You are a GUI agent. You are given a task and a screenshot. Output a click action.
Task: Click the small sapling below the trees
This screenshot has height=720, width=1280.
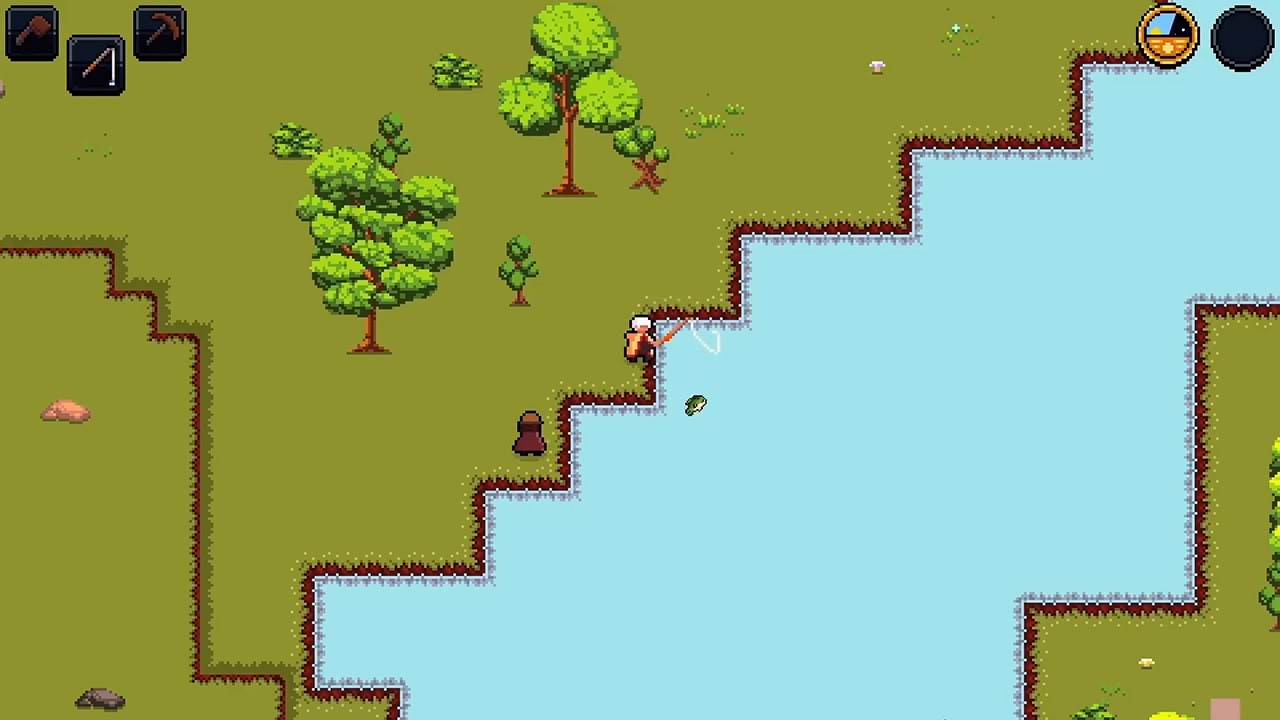[x=516, y=270]
